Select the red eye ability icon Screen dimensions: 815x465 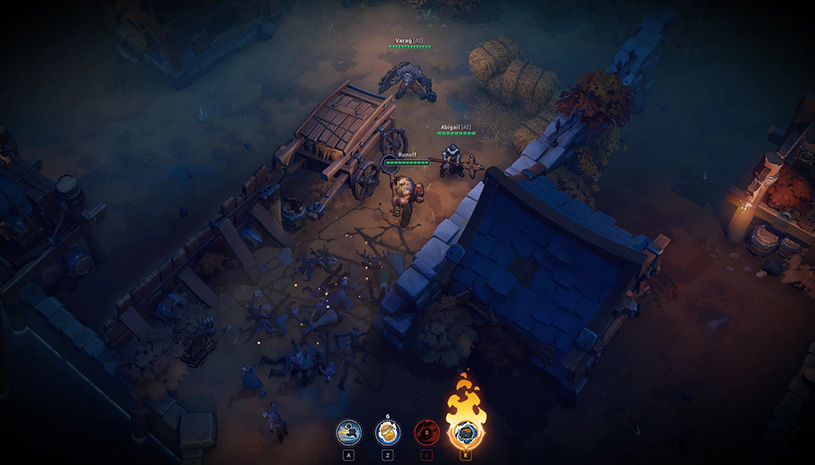point(427,432)
